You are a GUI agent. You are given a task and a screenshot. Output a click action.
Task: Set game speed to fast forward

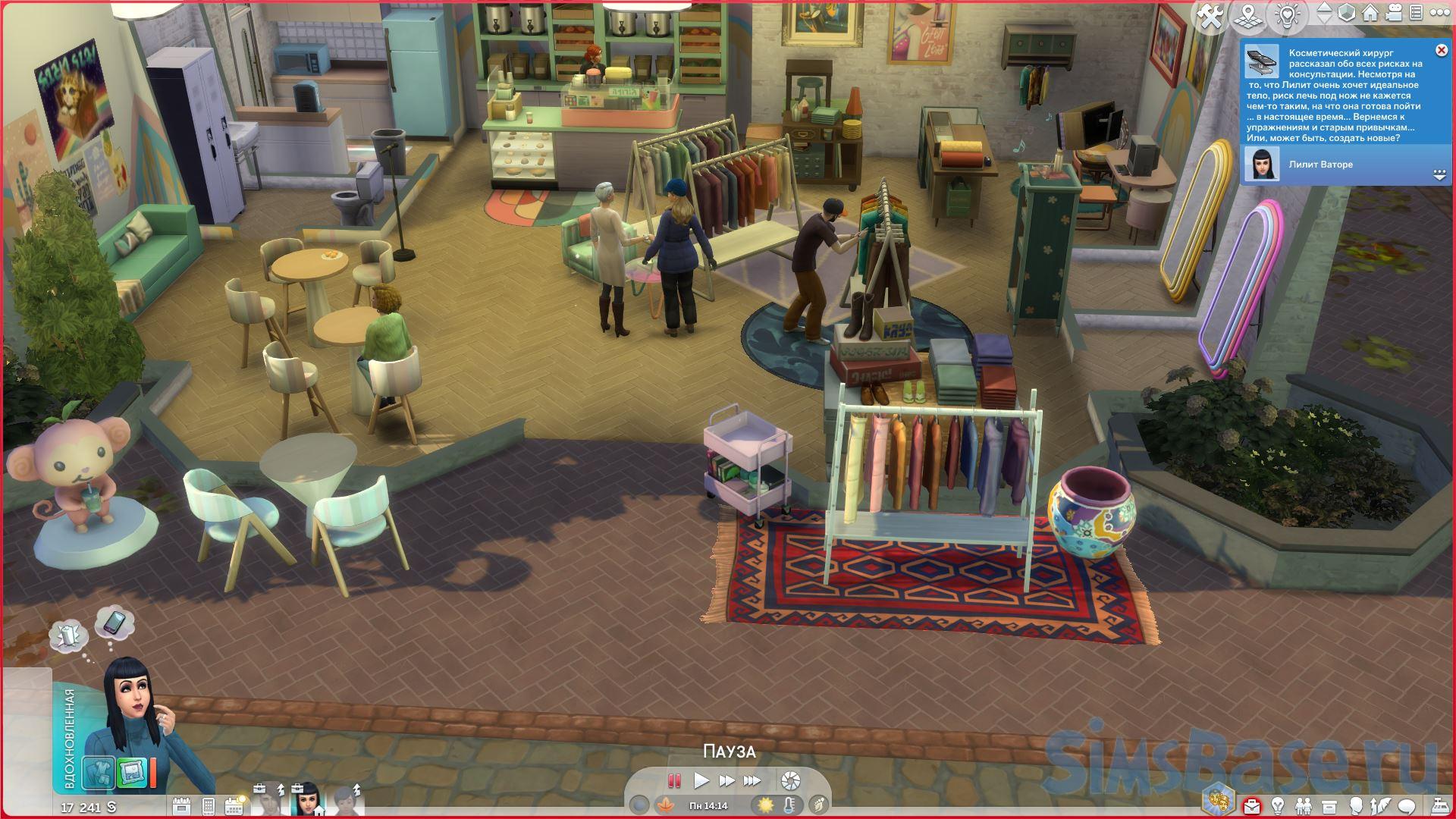click(x=726, y=780)
